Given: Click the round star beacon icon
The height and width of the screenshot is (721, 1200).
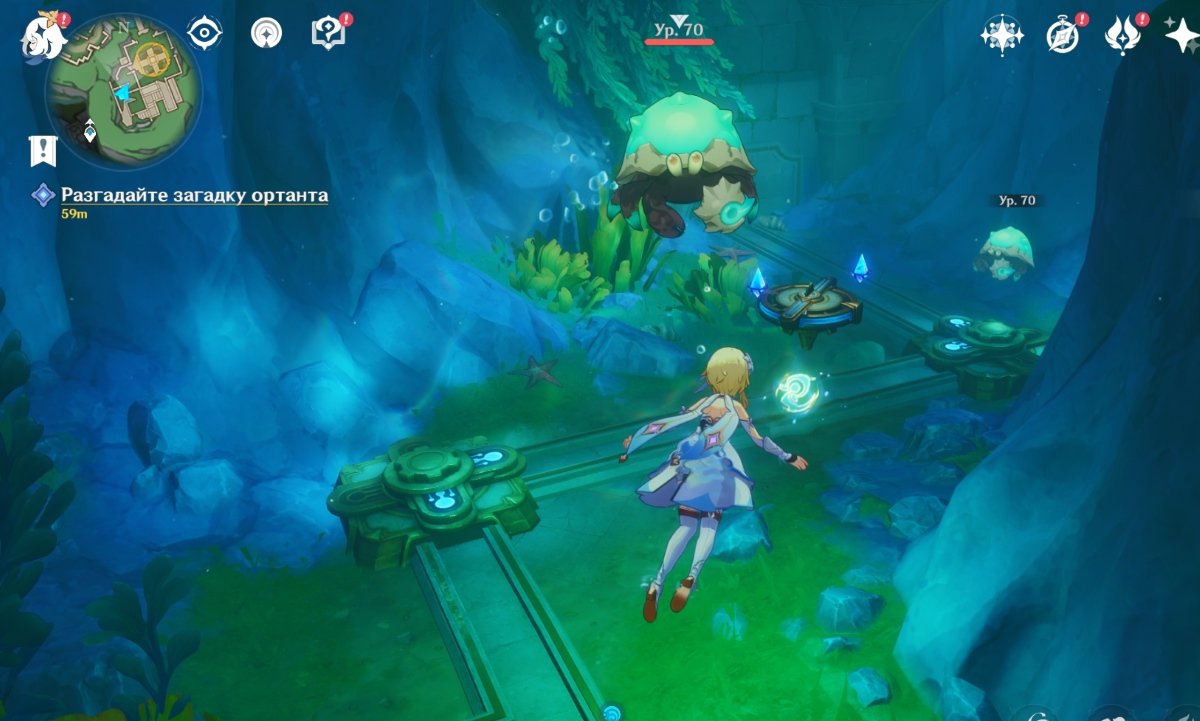Looking at the screenshot, I should [266, 33].
